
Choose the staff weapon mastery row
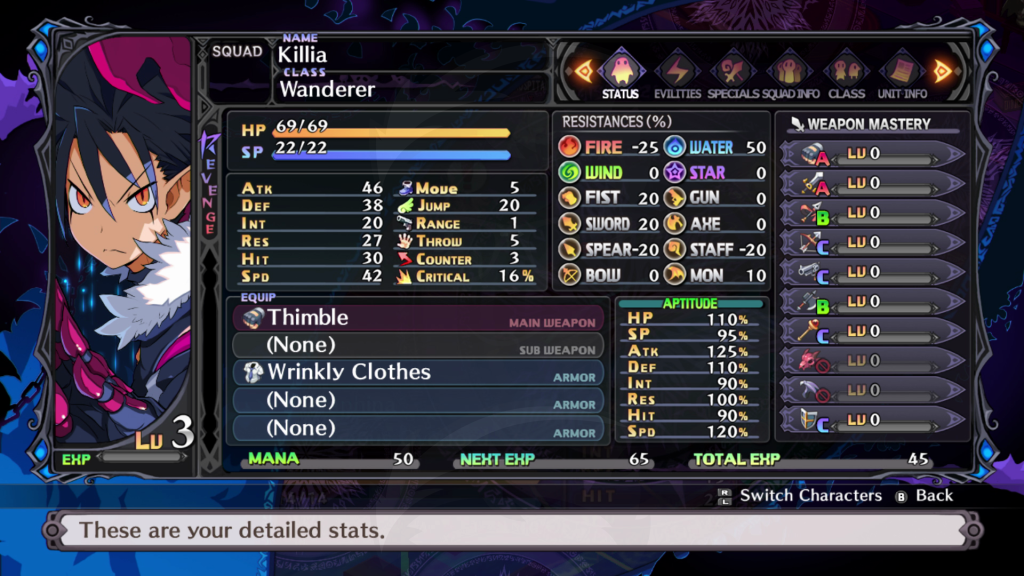872,331
